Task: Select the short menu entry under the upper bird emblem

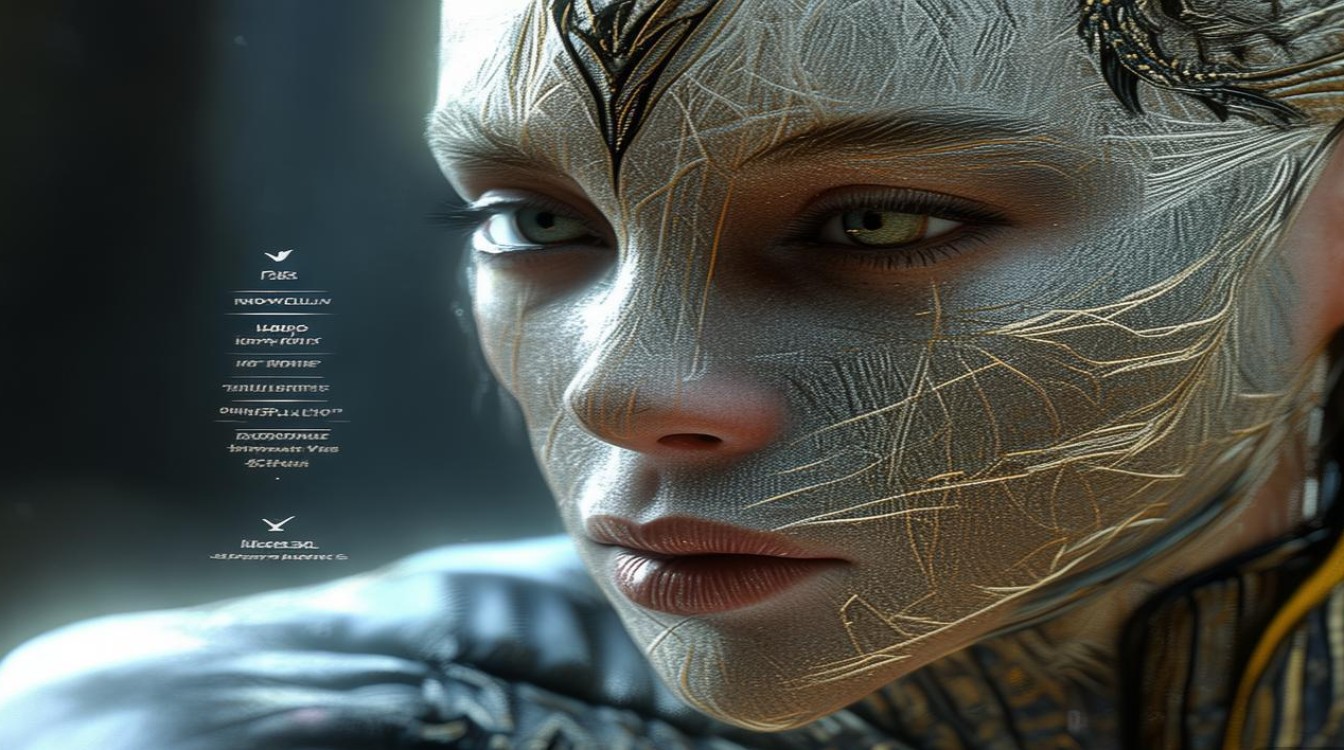Action: [278, 275]
